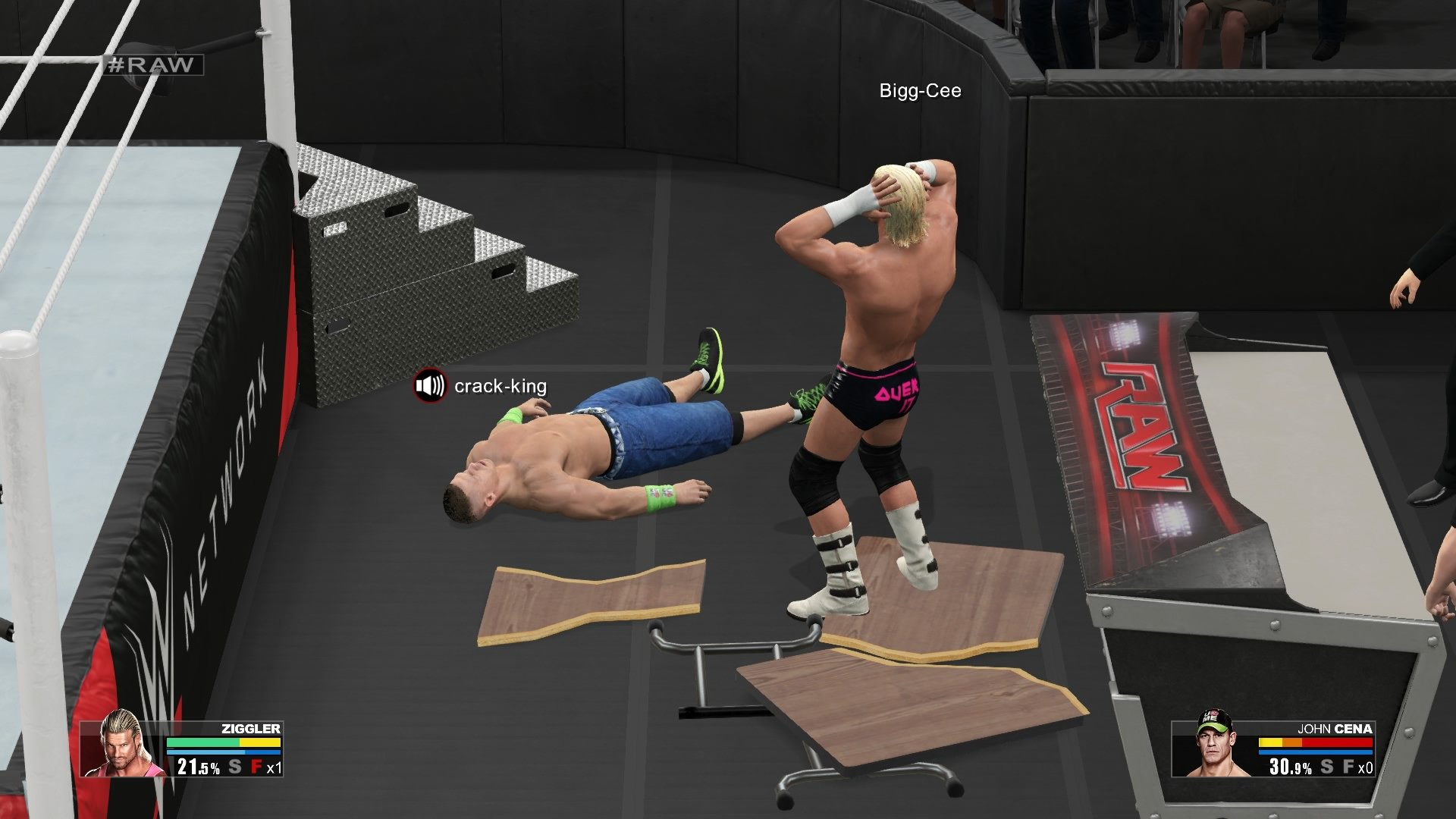Click Ziggler's green momentum bar

pyautogui.click(x=202, y=742)
